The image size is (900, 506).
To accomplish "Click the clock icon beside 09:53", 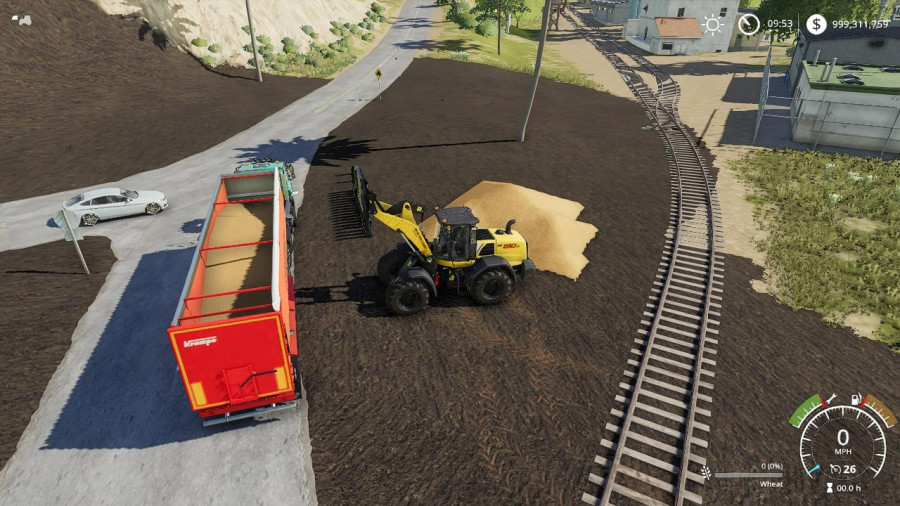I will click(x=749, y=24).
